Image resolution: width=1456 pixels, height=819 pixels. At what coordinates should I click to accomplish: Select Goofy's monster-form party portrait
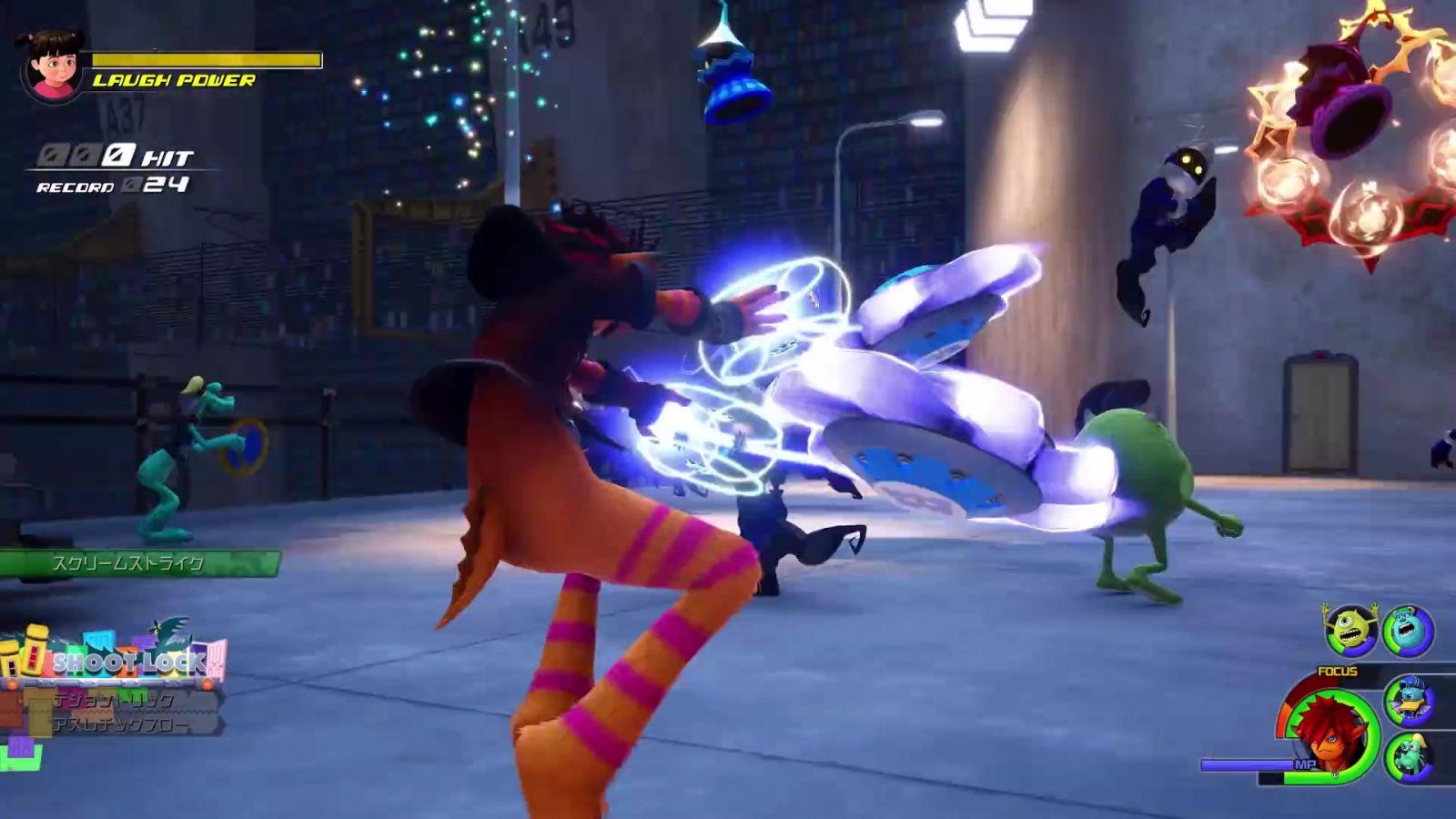(1409, 757)
